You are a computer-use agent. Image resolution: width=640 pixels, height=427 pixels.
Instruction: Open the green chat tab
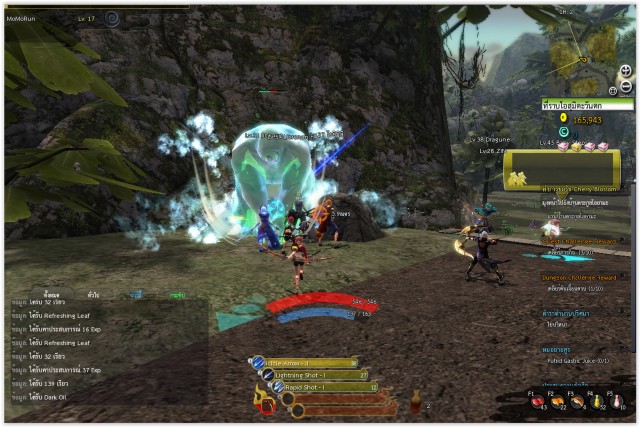[177, 295]
